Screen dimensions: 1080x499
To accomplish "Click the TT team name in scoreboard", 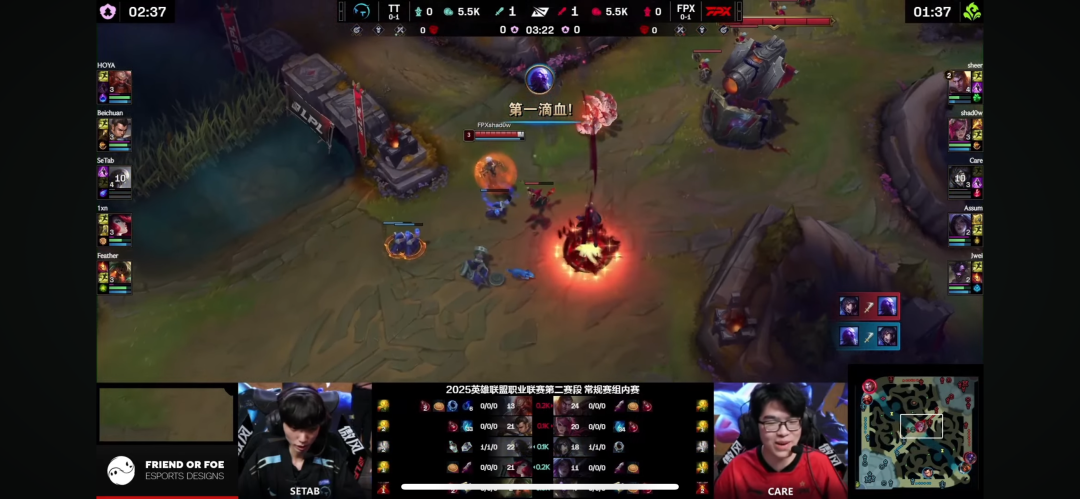I will tap(394, 8).
